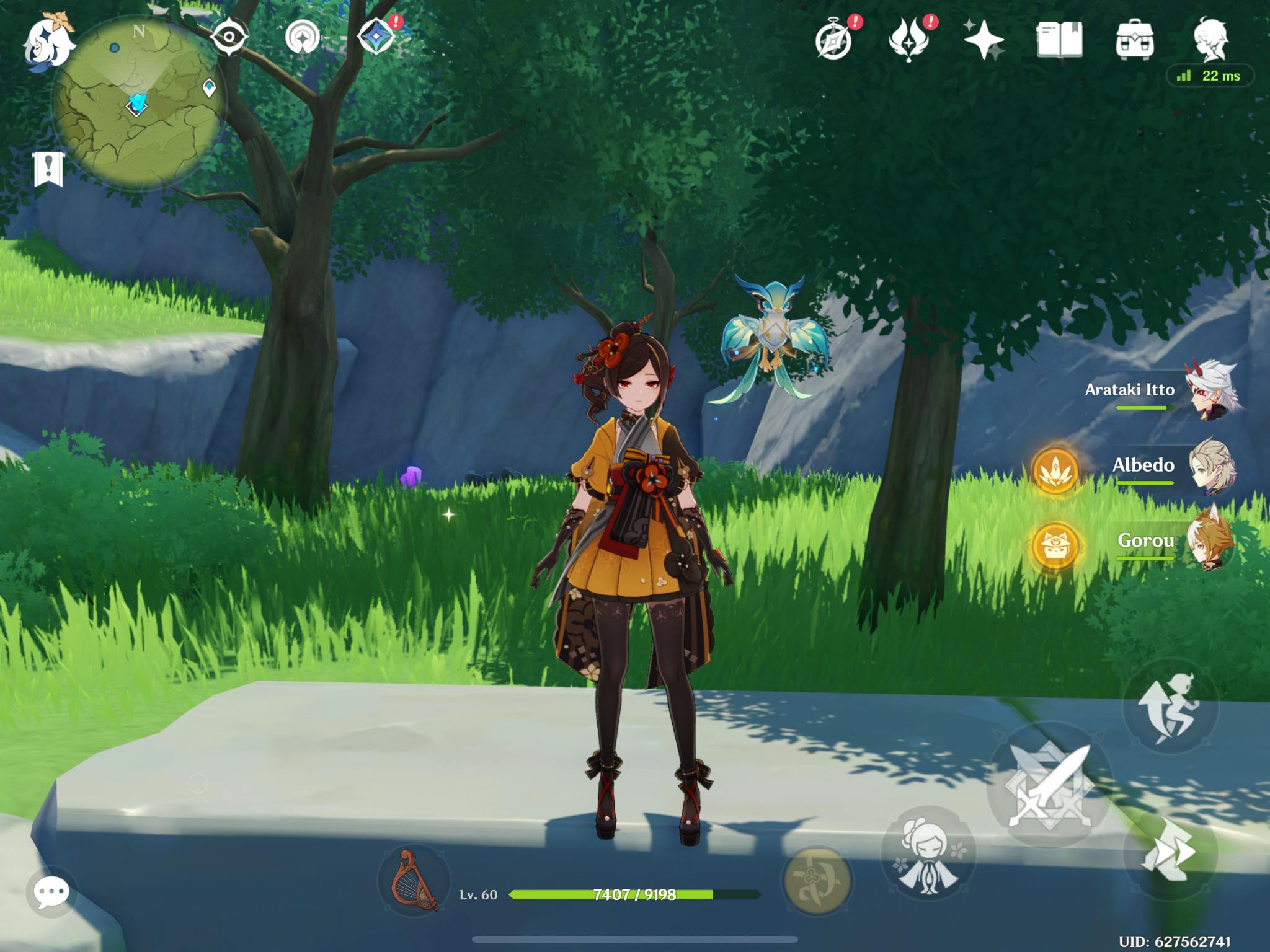Activate Albedo's elemental burst icon
This screenshot has height=952, width=1270.
pos(1055,470)
